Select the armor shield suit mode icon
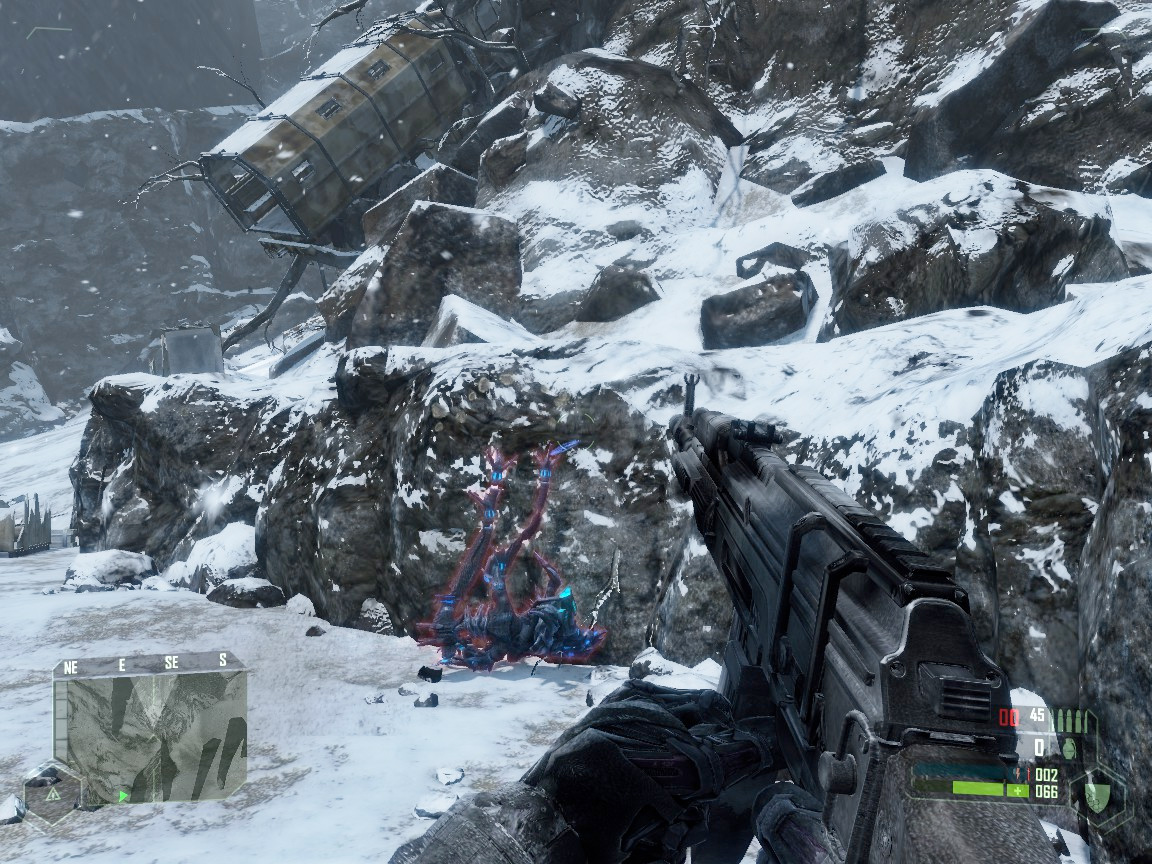The width and height of the screenshot is (1152, 864). click(x=1098, y=797)
